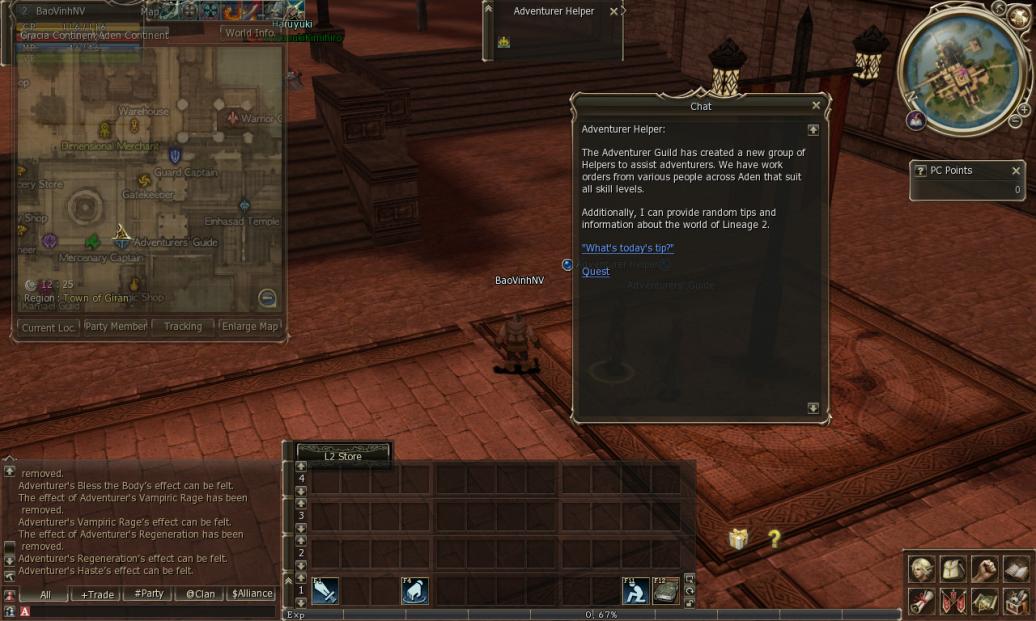Open the L2 Store
Image resolution: width=1036 pixels, height=621 pixels.
343,456
